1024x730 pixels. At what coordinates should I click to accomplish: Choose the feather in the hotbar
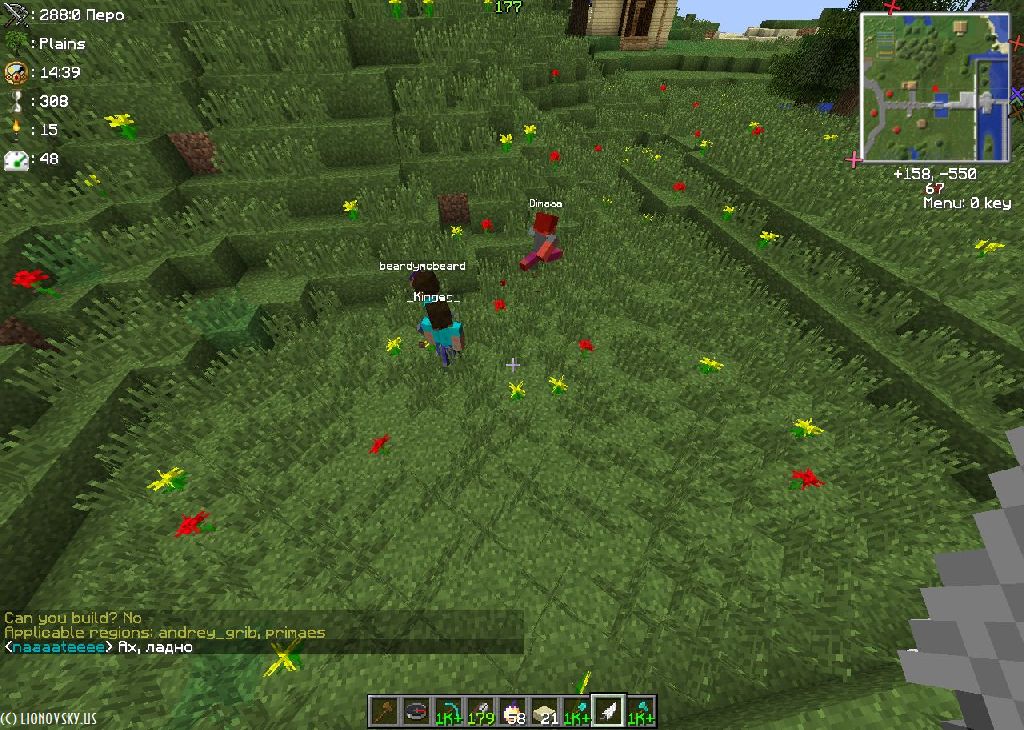coord(609,711)
